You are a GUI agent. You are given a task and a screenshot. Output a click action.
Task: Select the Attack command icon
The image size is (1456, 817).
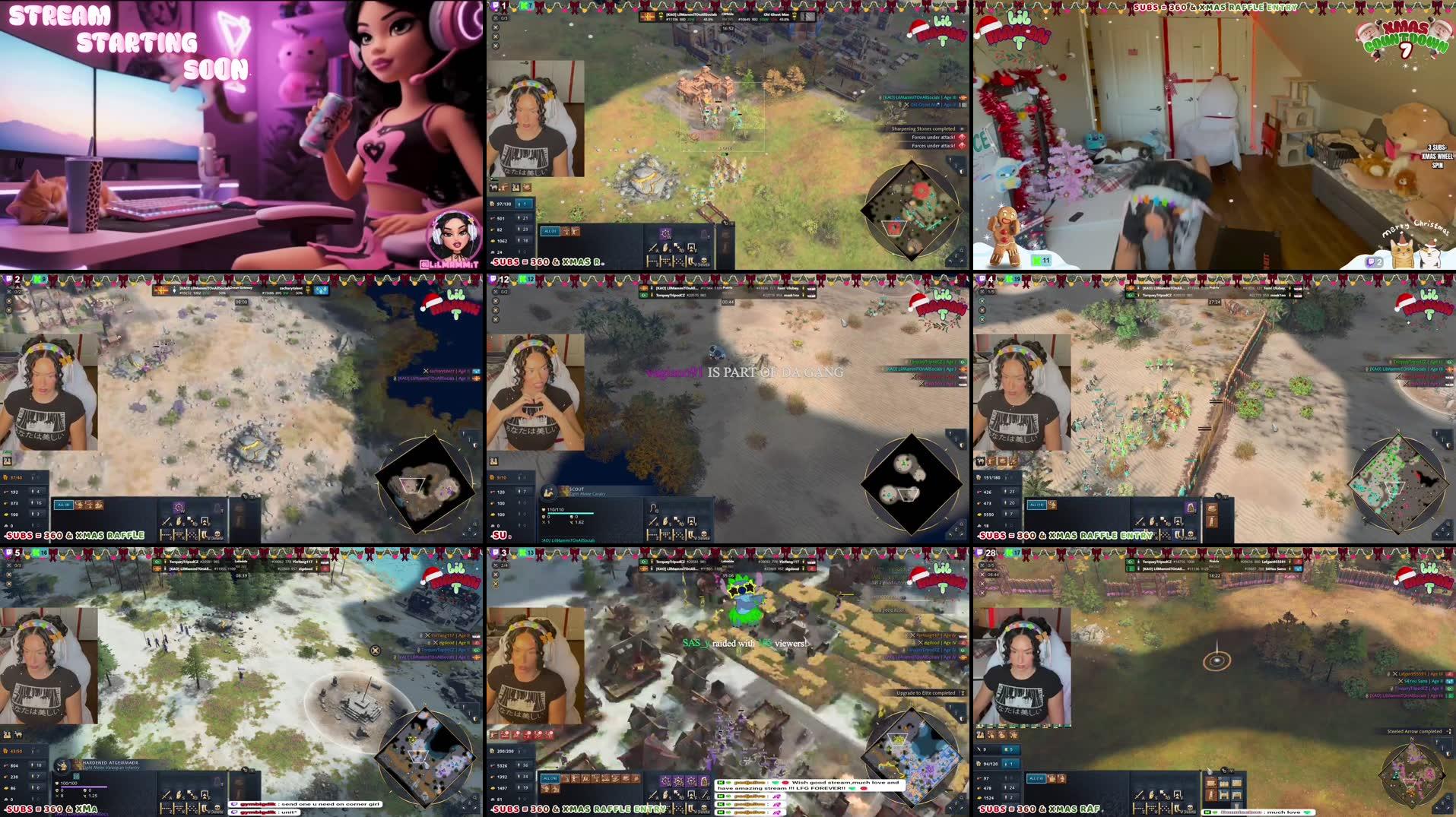[x=652, y=247]
